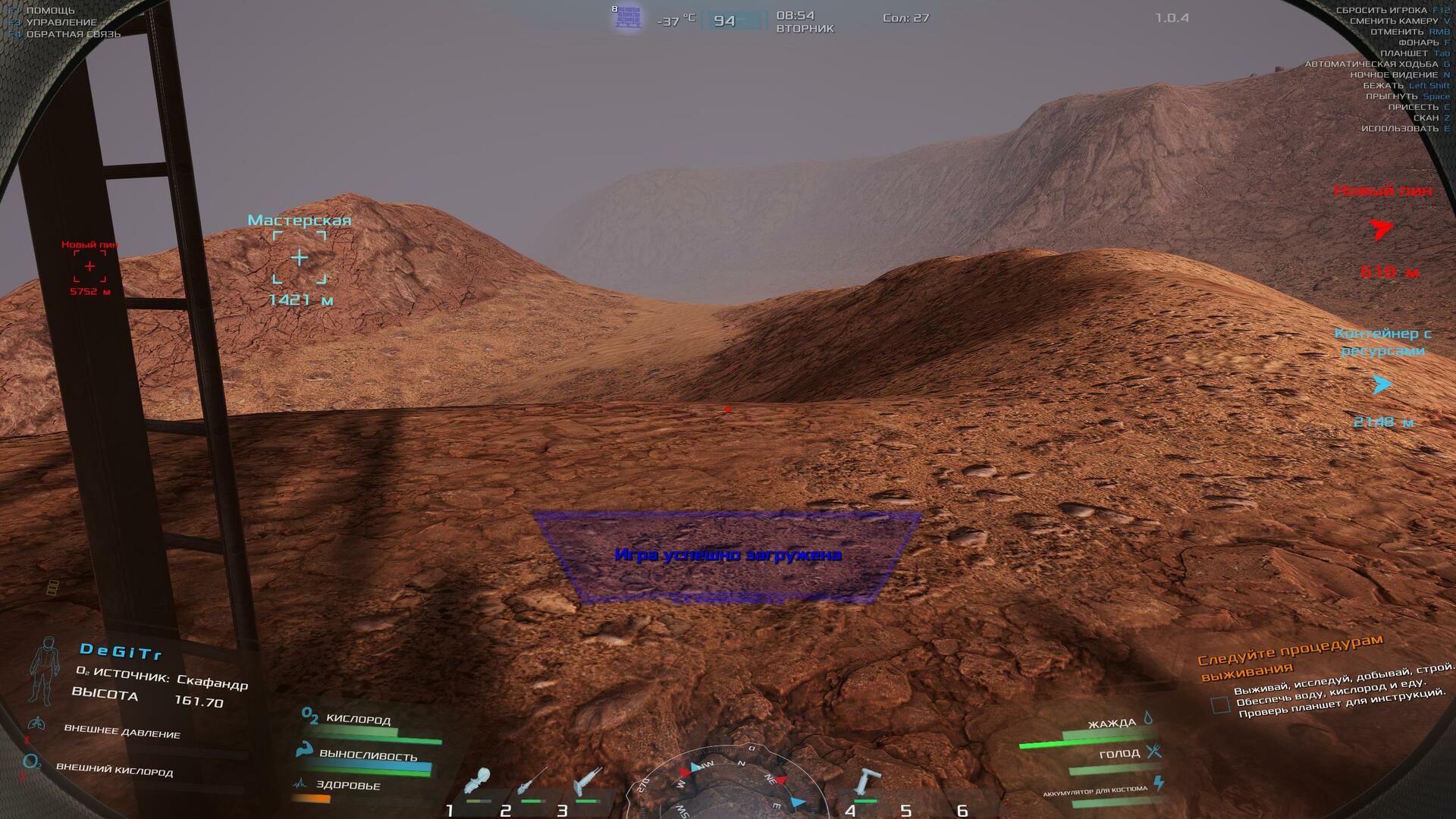Tick the survival objective checkbox

(x=1220, y=705)
